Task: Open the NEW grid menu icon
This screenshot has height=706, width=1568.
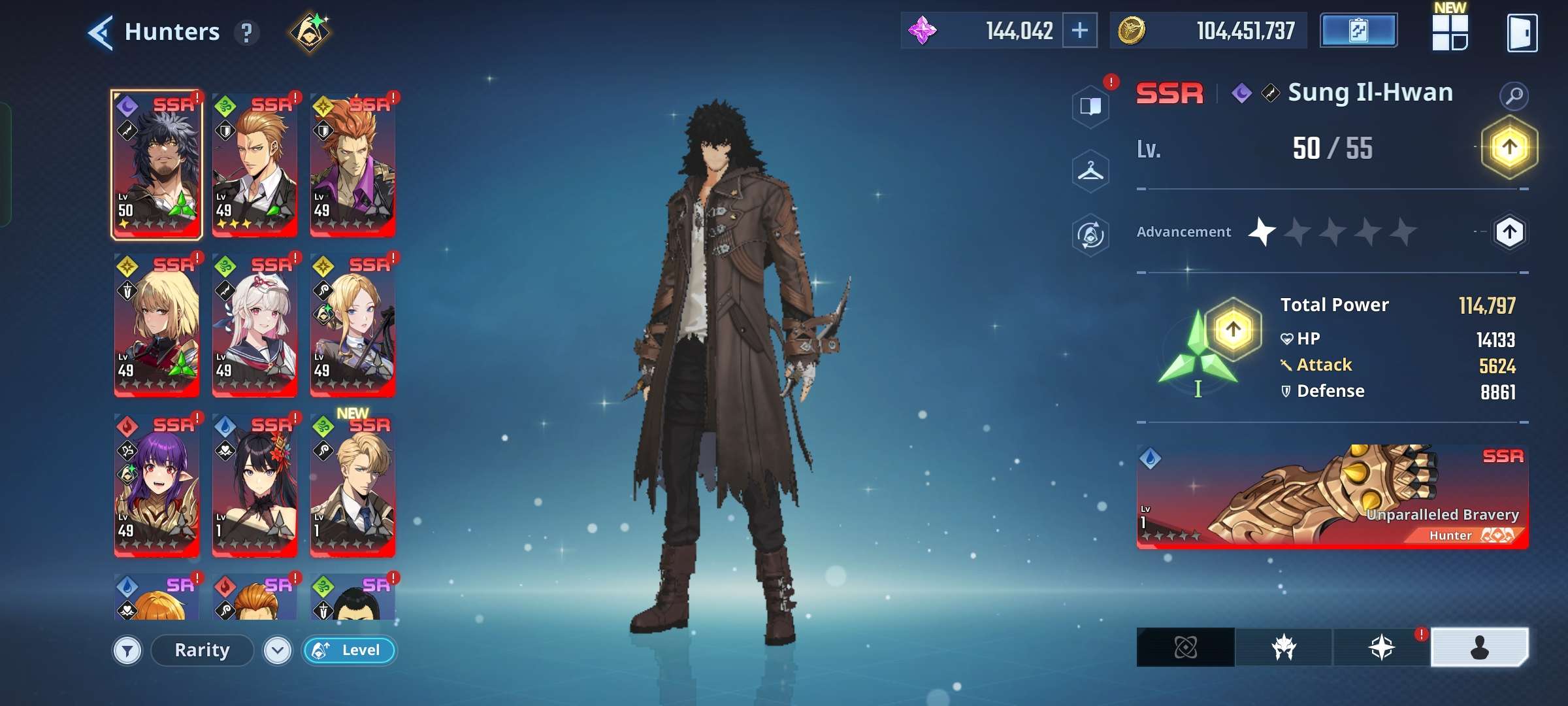Action: 1450,32
